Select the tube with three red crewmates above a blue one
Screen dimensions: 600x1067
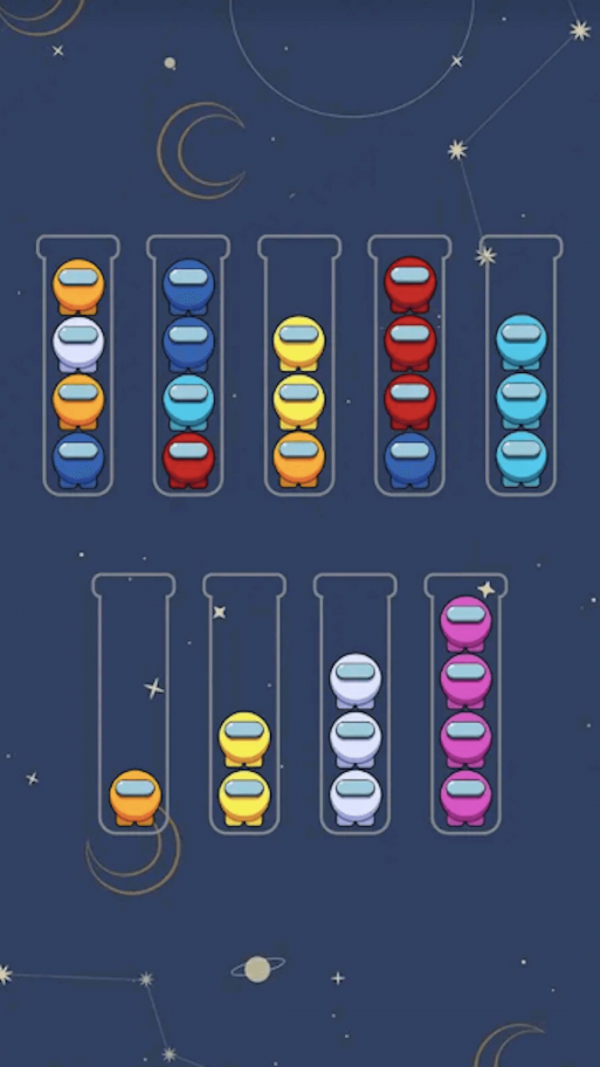410,366
